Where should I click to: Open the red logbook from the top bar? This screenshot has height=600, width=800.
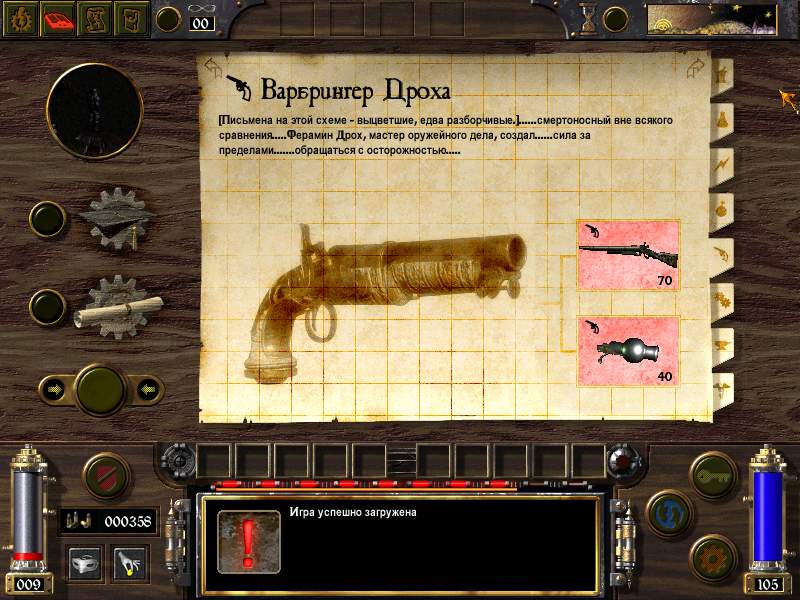(x=60, y=19)
